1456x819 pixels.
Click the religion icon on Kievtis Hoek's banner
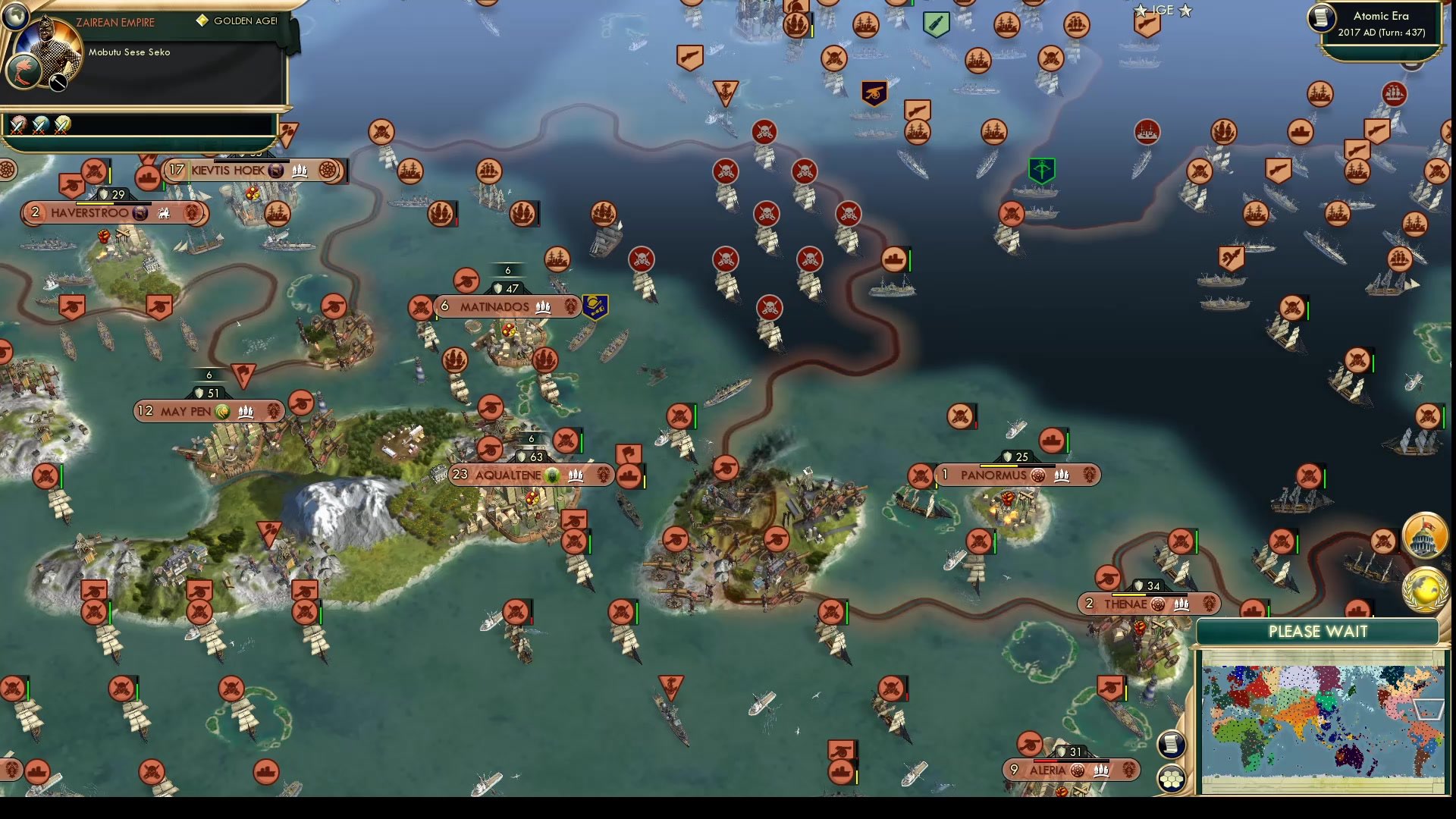click(x=275, y=172)
